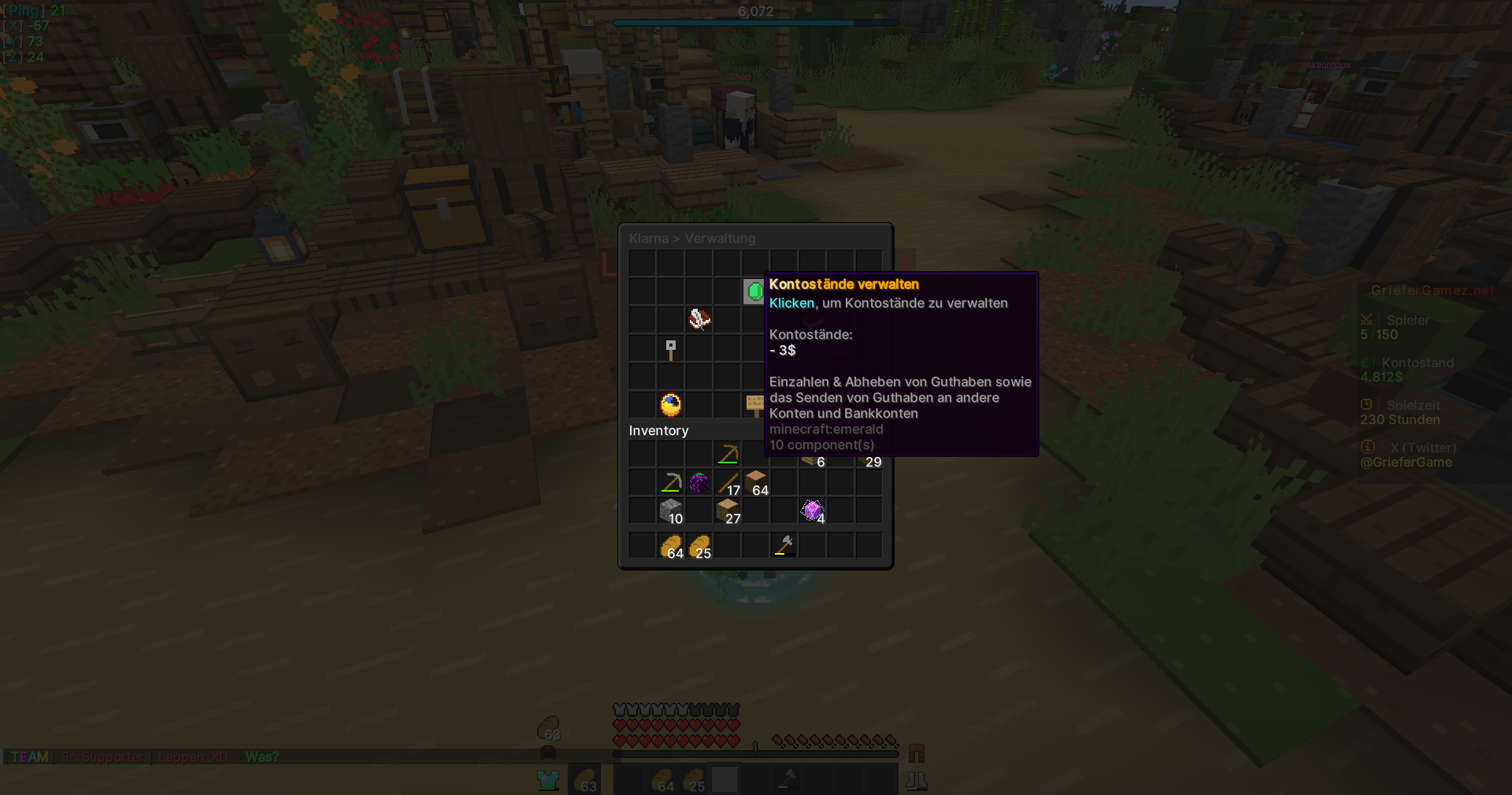Pick up the wooden pickaxe in inventory
The height and width of the screenshot is (795, 1512).
[728, 455]
